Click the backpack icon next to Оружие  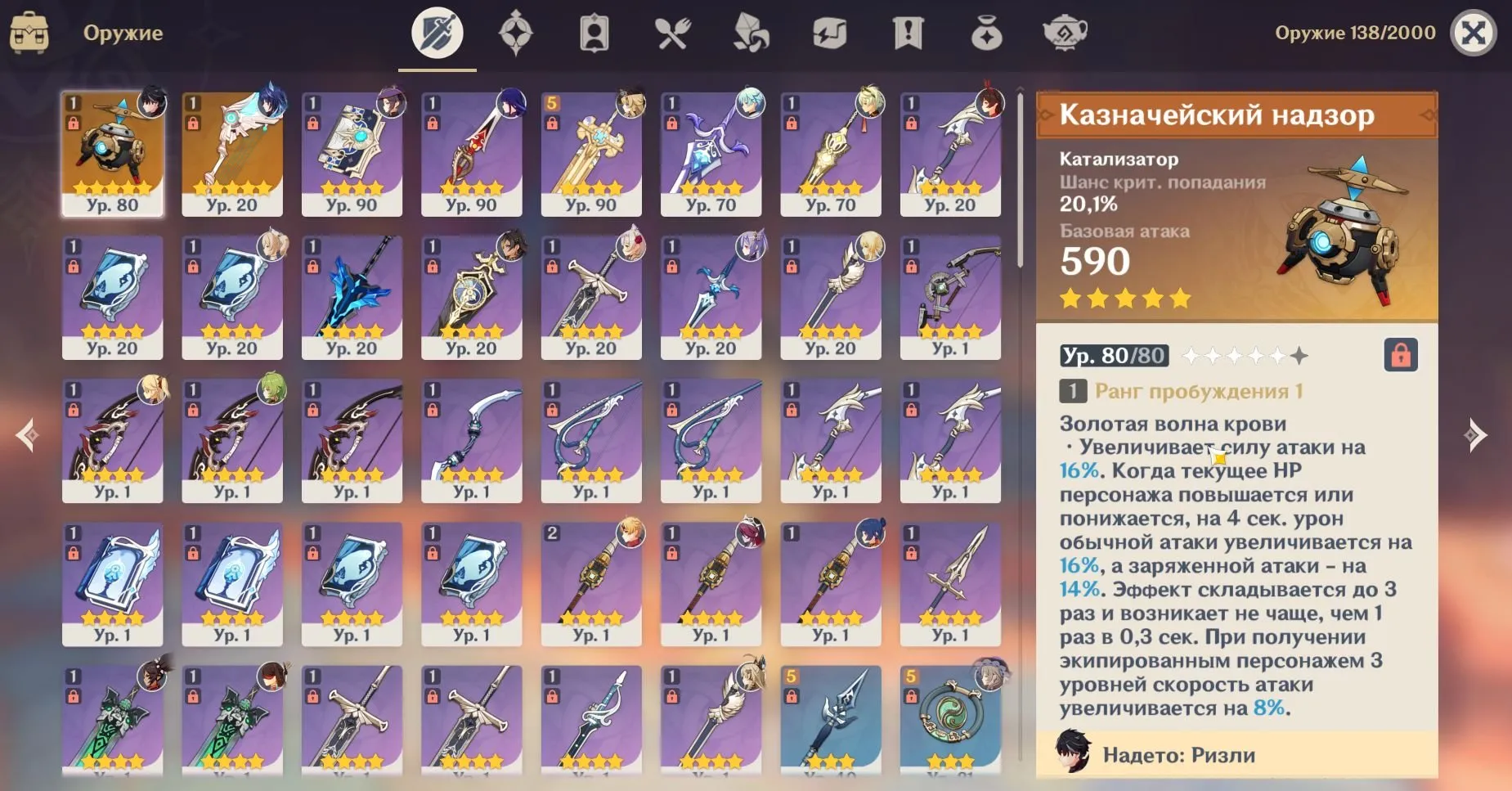[x=29, y=33]
